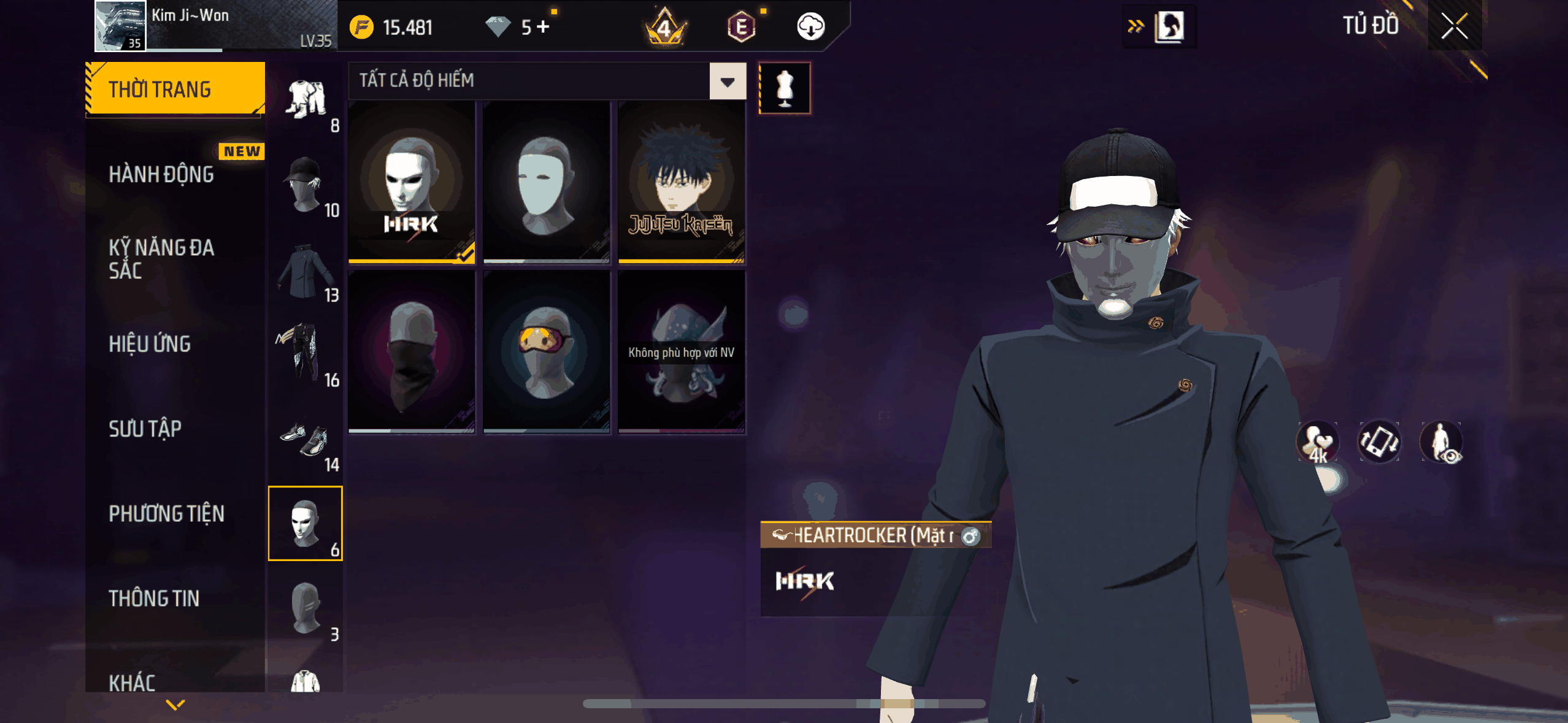This screenshot has width=1568, height=723.
Task: Show the THÔNG TIN tab
Action: [x=154, y=599]
